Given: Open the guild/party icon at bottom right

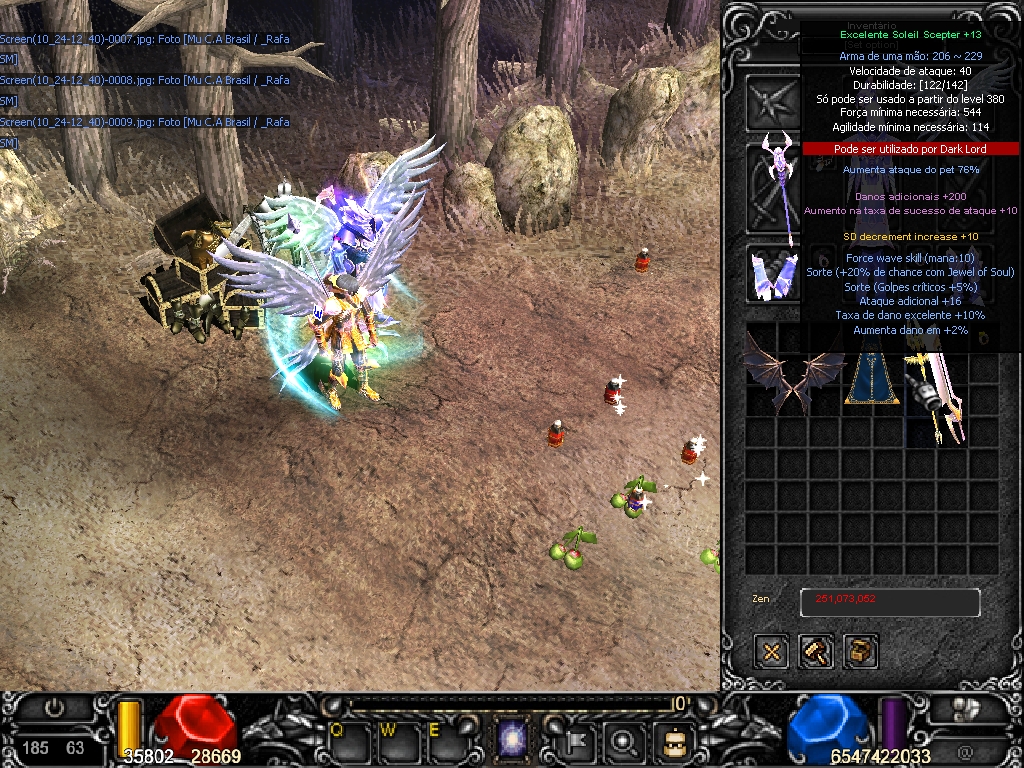Looking at the screenshot, I should [x=963, y=709].
